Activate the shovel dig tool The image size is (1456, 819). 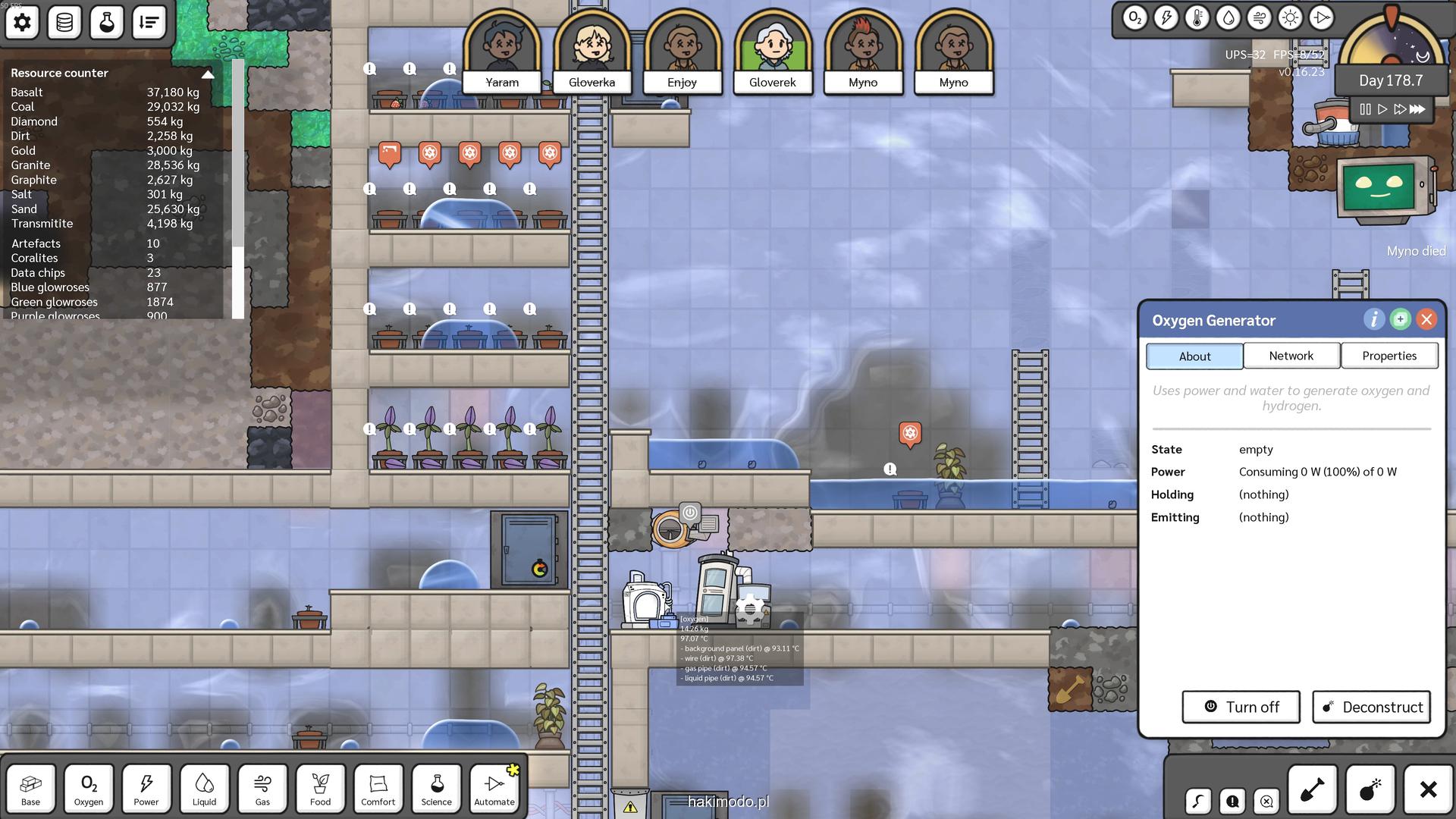point(1312,790)
